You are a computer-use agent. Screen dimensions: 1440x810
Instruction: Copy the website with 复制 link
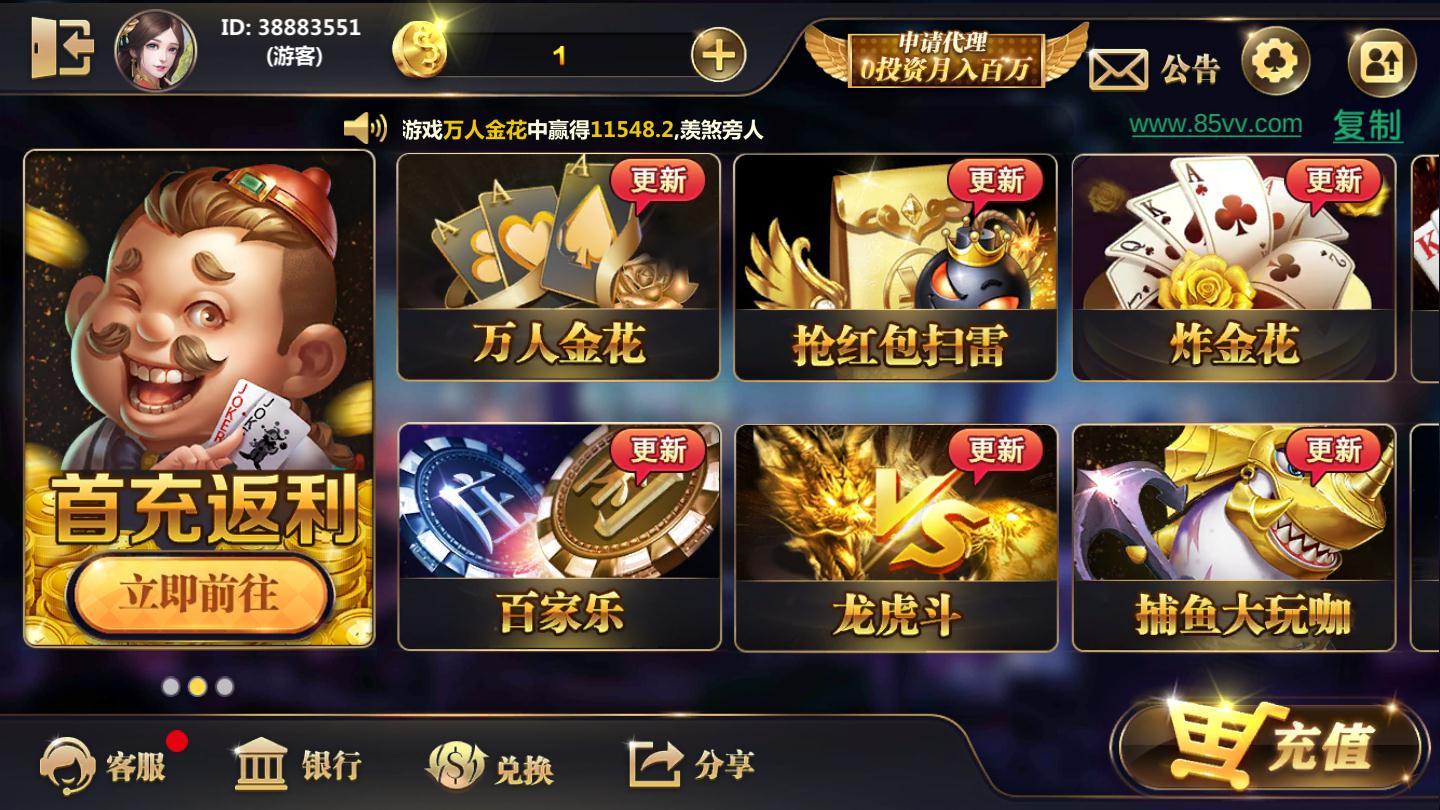1370,125
